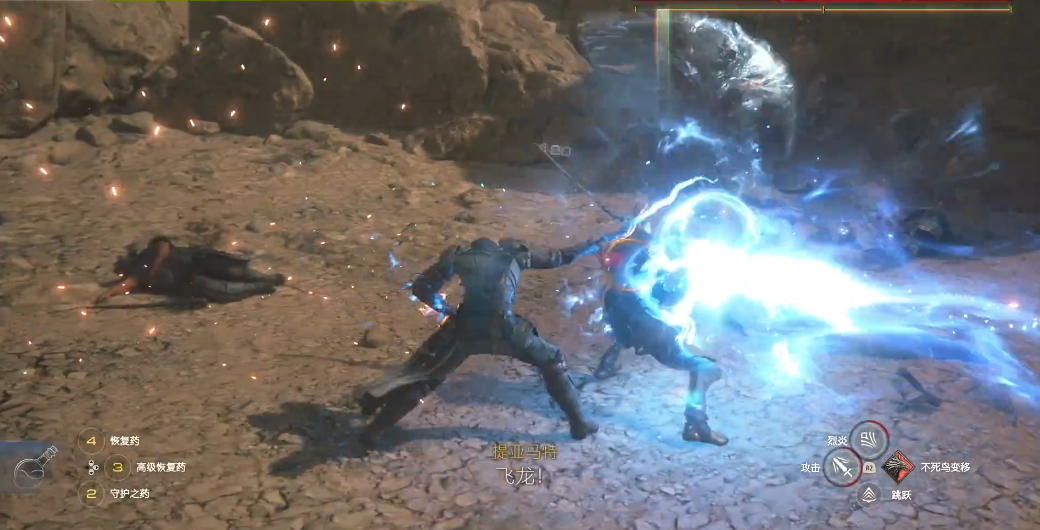This screenshot has width=1040, height=530.
Task: Activate the 烈炎 magic ability icon
Action: (x=868, y=438)
